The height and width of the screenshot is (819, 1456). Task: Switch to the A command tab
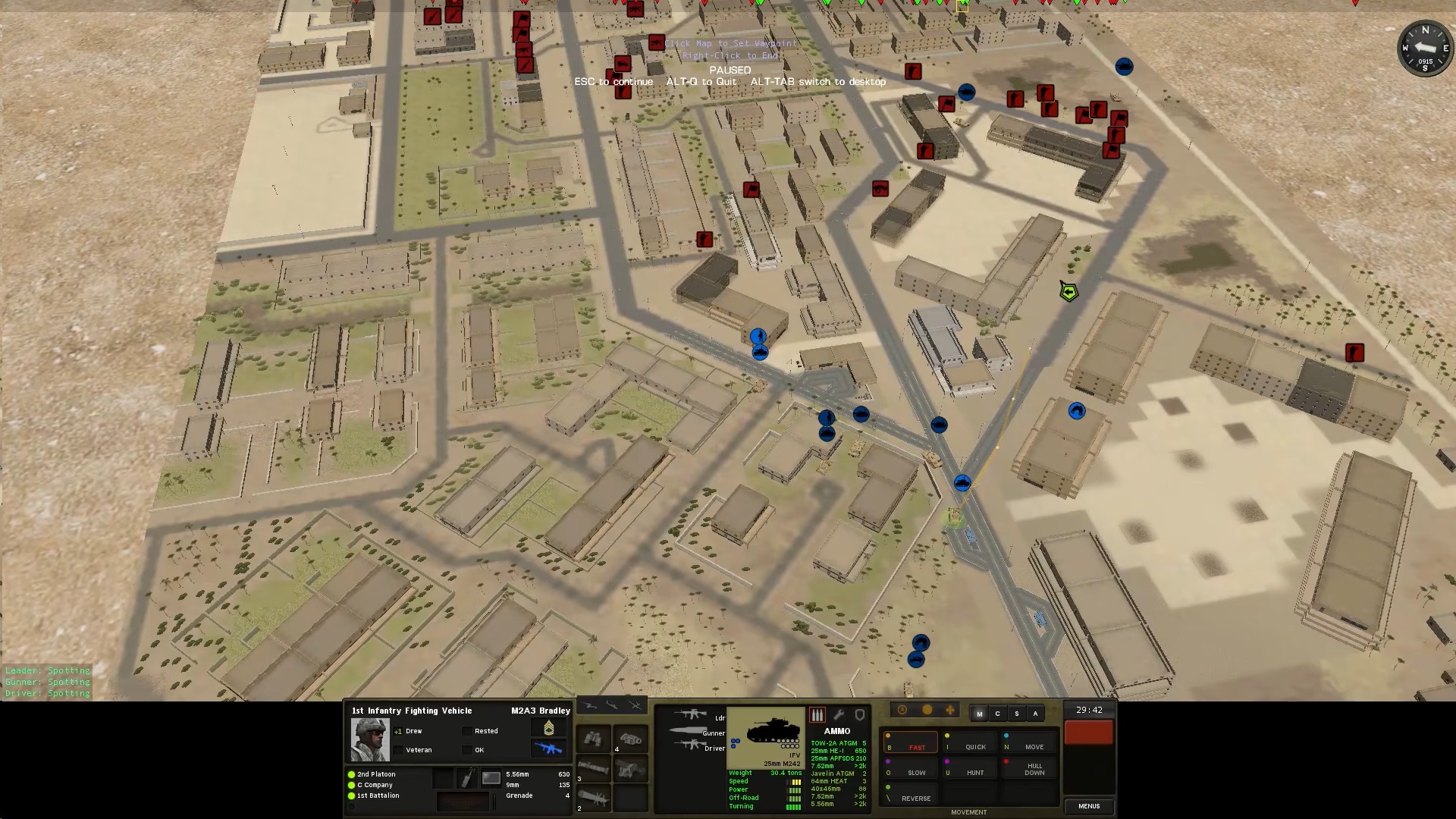(x=1035, y=714)
